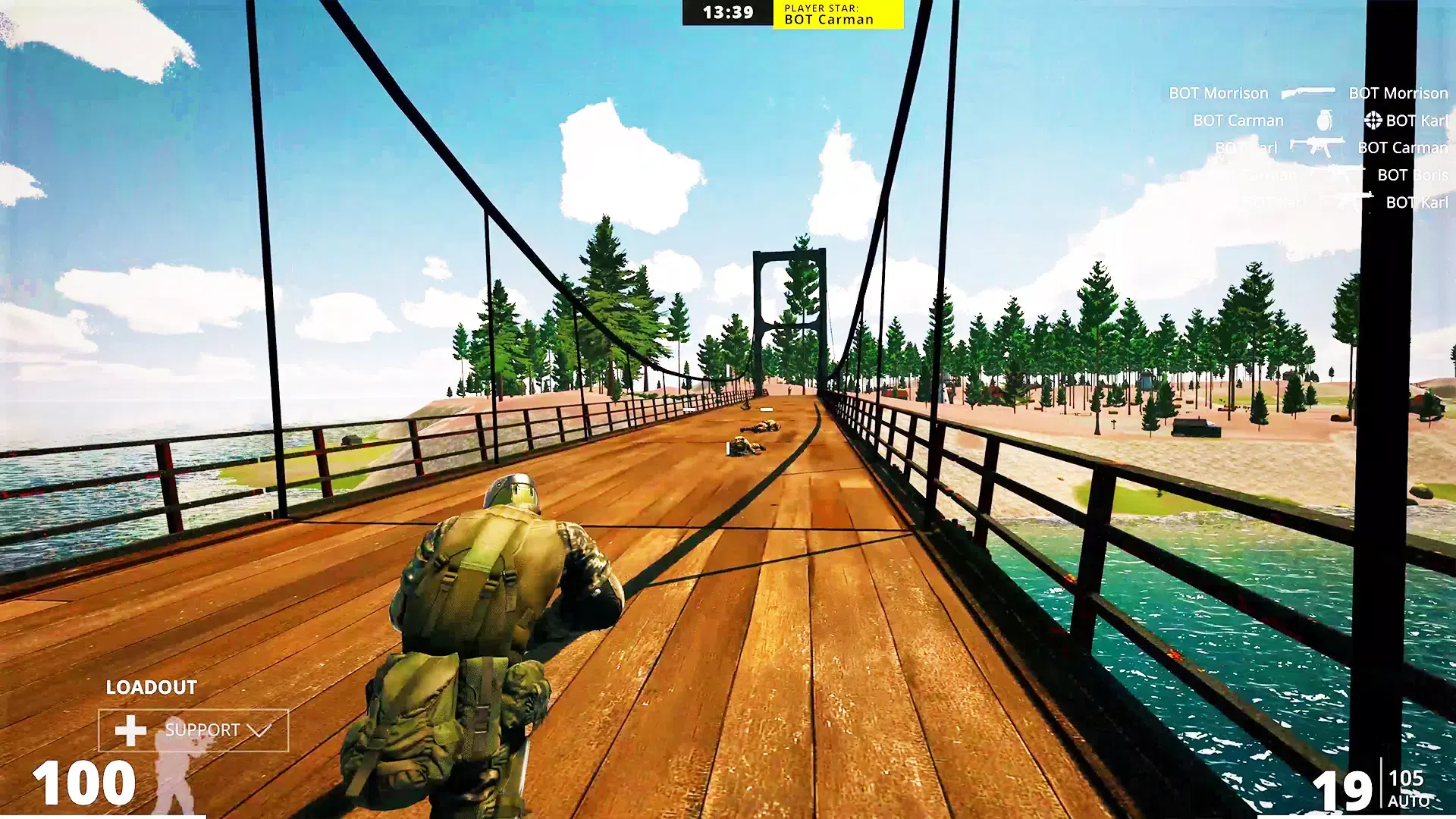
Task: Click the MP5 submachine gun kill feed icon
Action: [x=1318, y=146]
